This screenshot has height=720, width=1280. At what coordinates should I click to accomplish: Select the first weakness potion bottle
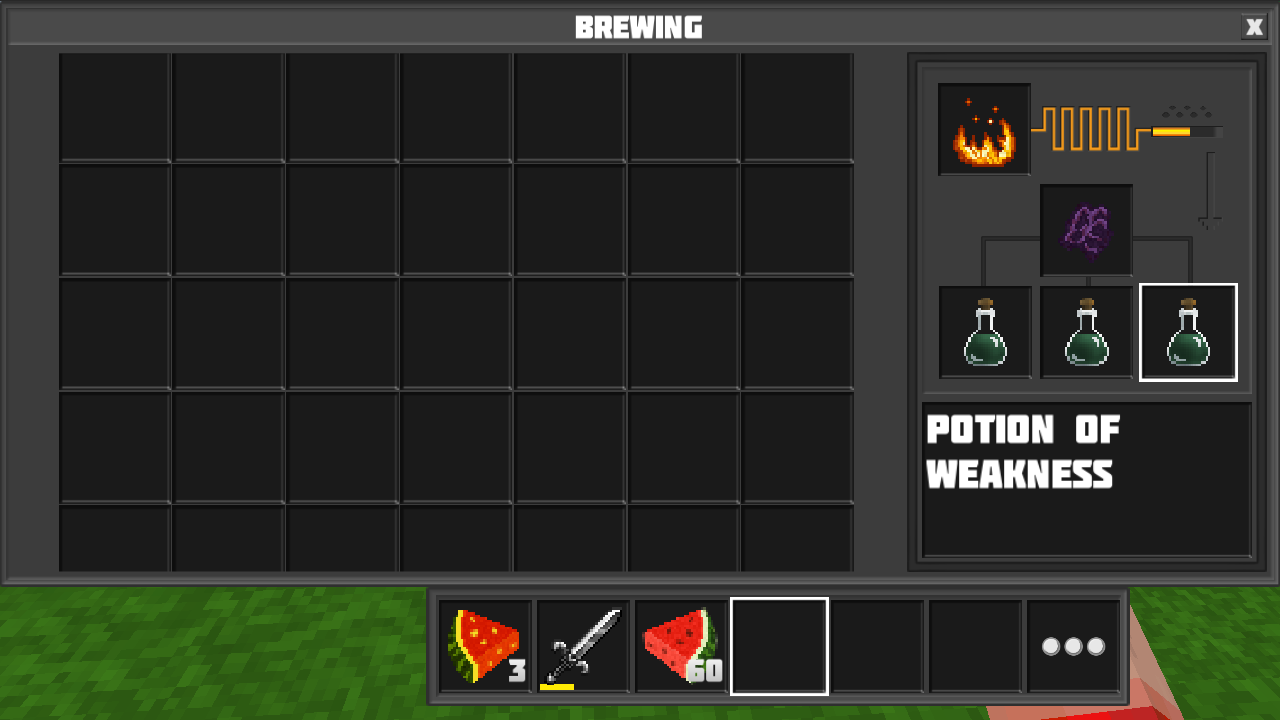(984, 333)
